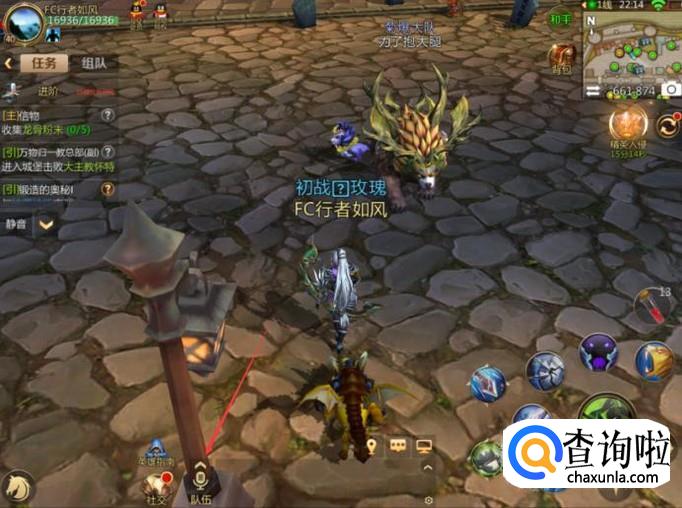This screenshot has height=508, width=682.
Task: Expand the dropdown arrow beside 静音
Action: click(x=46, y=225)
